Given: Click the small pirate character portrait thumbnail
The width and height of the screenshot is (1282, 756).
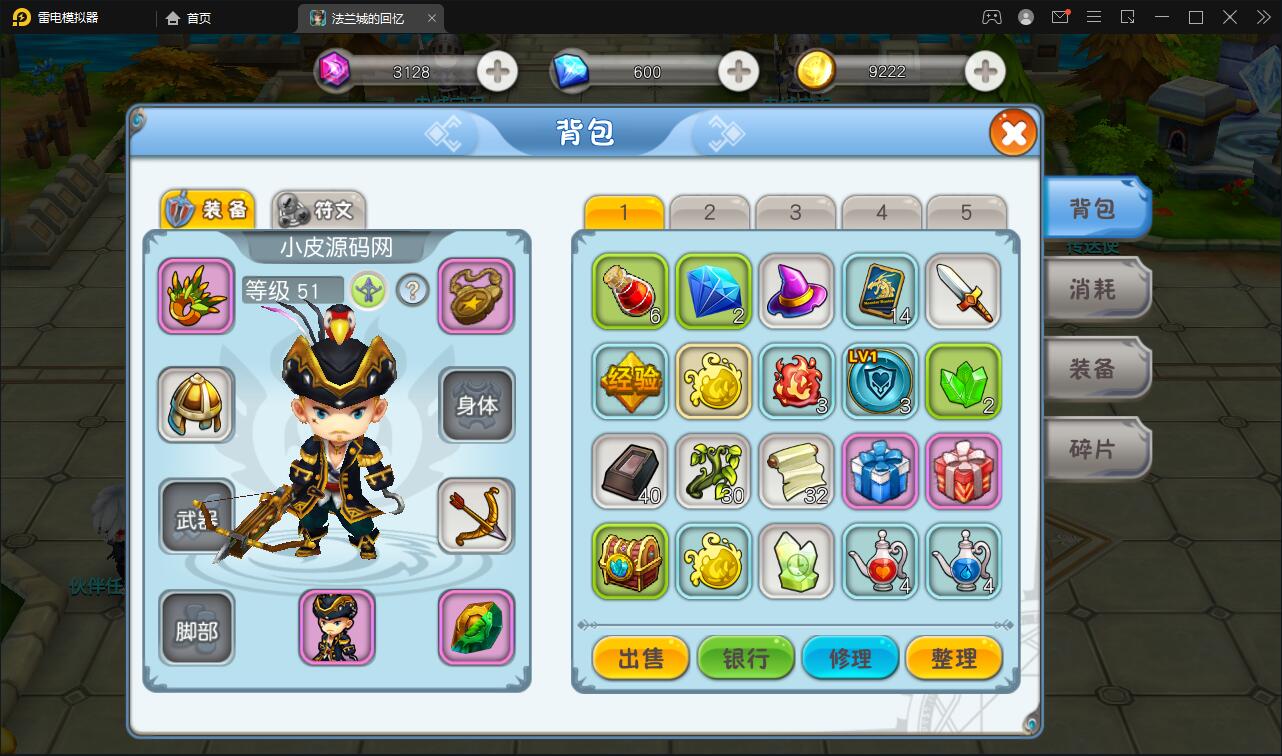Looking at the screenshot, I should [x=336, y=628].
